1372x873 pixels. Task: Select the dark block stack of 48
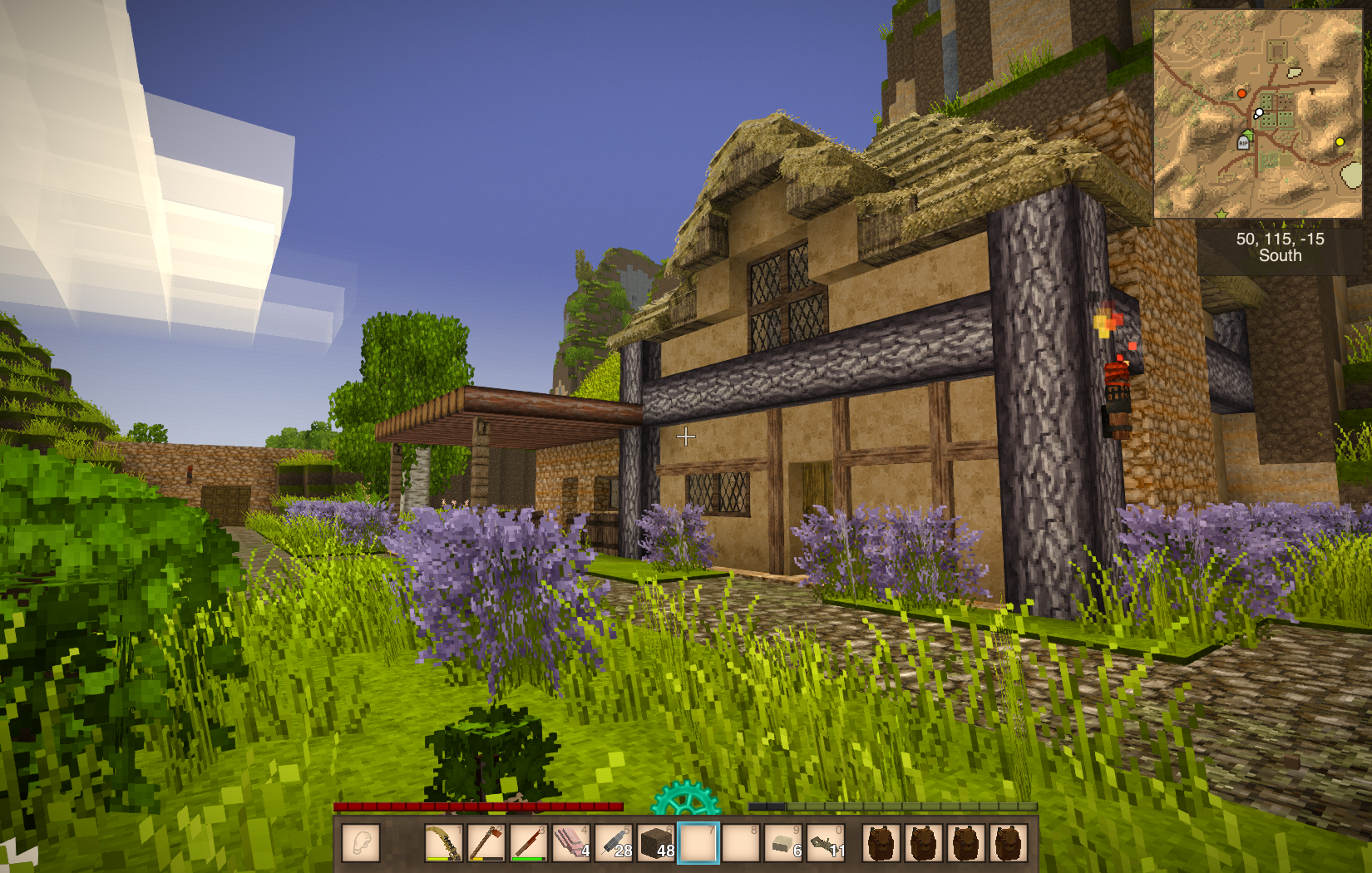656,842
